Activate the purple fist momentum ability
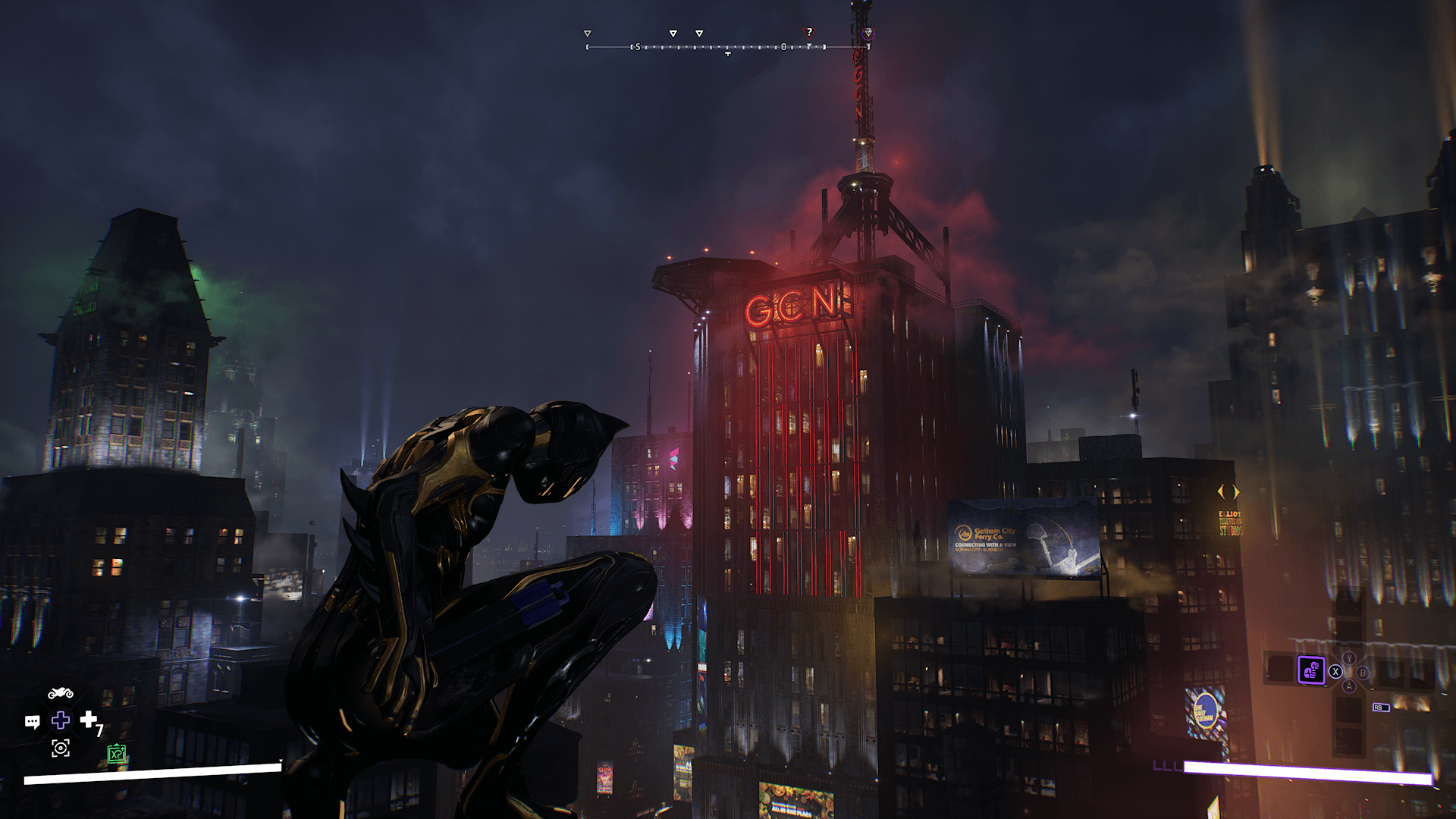This screenshot has width=1456, height=819. (1310, 670)
